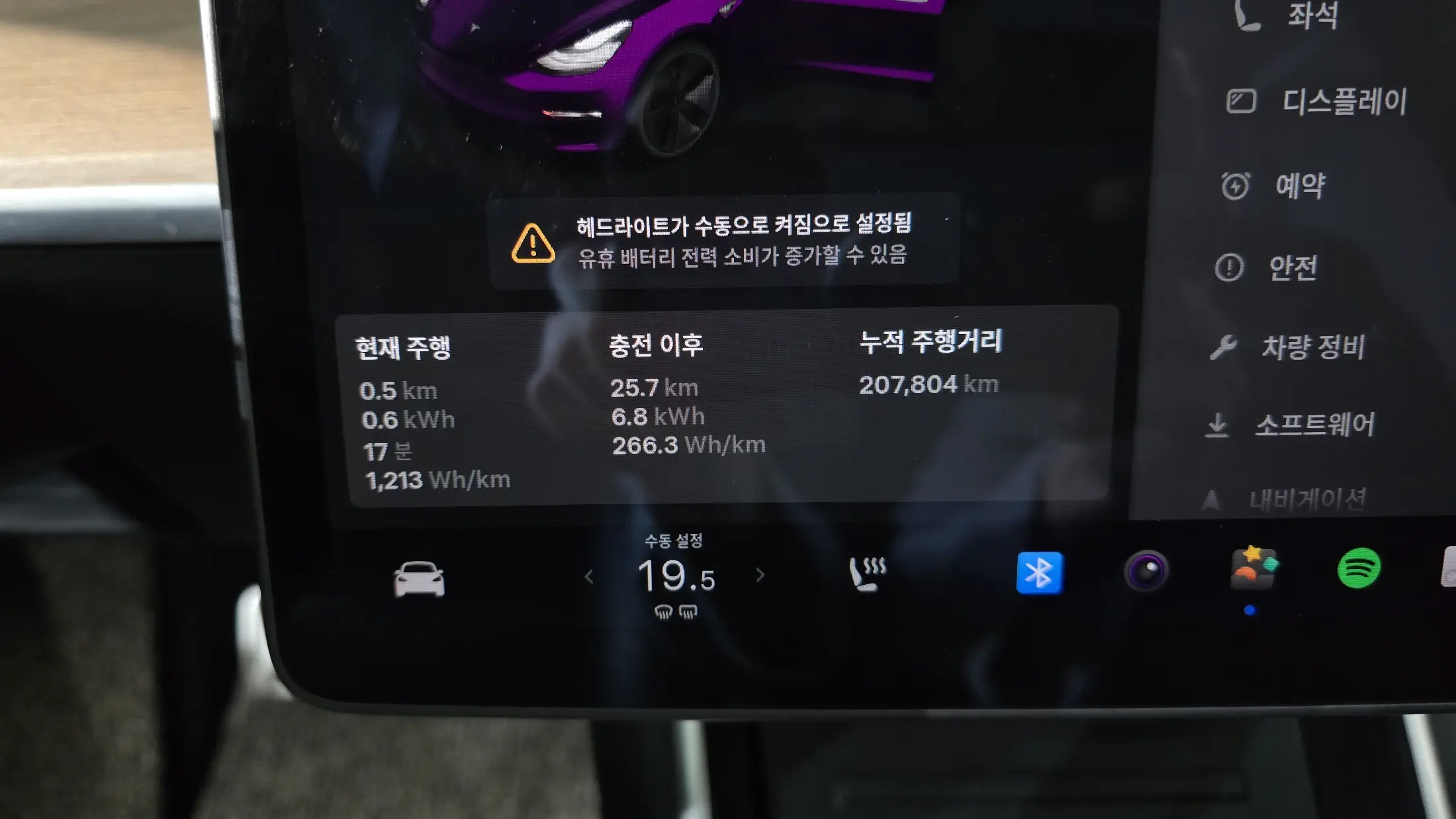This screenshot has height=819, width=1456.
Task: Open the 디스플레이 (Display) settings
Action: tap(1317, 102)
